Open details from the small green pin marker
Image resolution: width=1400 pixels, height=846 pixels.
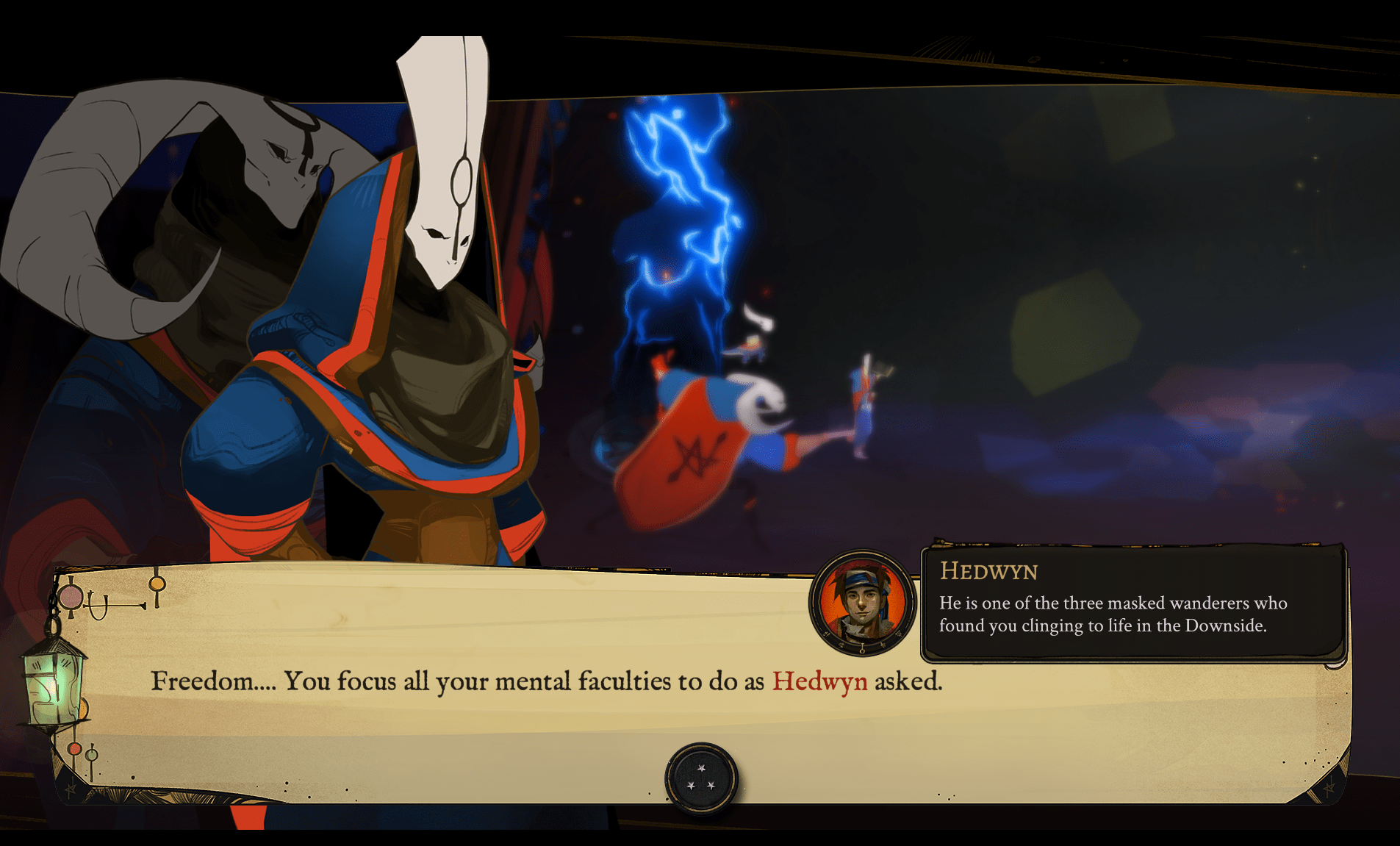click(x=90, y=756)
